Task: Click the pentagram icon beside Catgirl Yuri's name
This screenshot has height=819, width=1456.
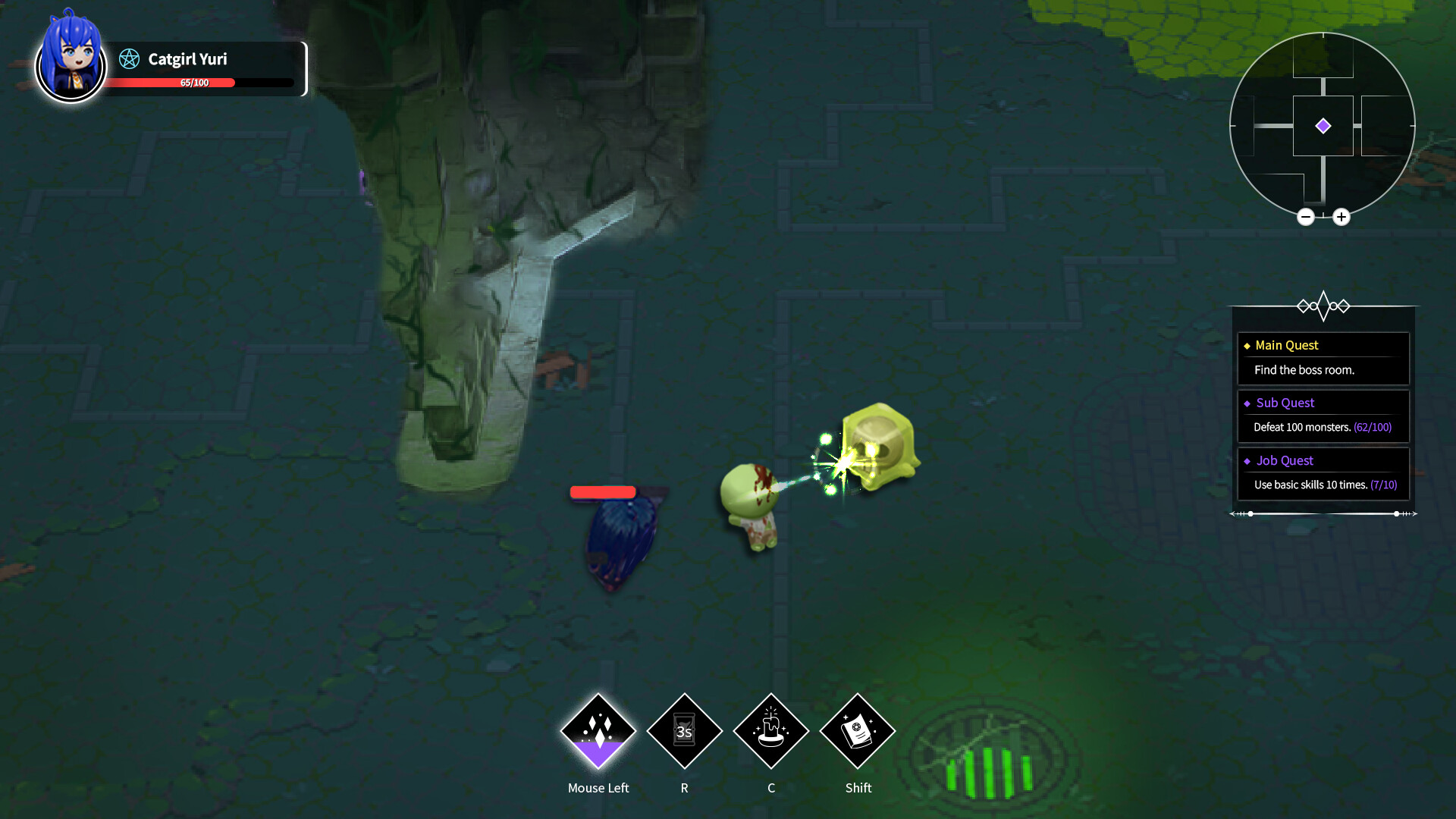Action: (x=129, y=59)
